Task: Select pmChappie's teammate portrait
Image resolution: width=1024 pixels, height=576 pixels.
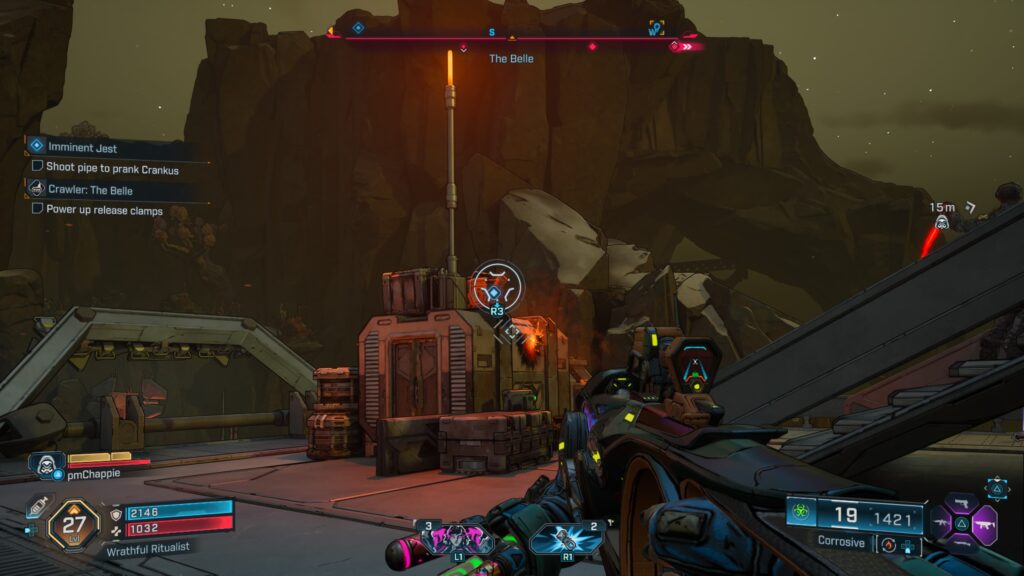Action: click(x=46, y=464)
